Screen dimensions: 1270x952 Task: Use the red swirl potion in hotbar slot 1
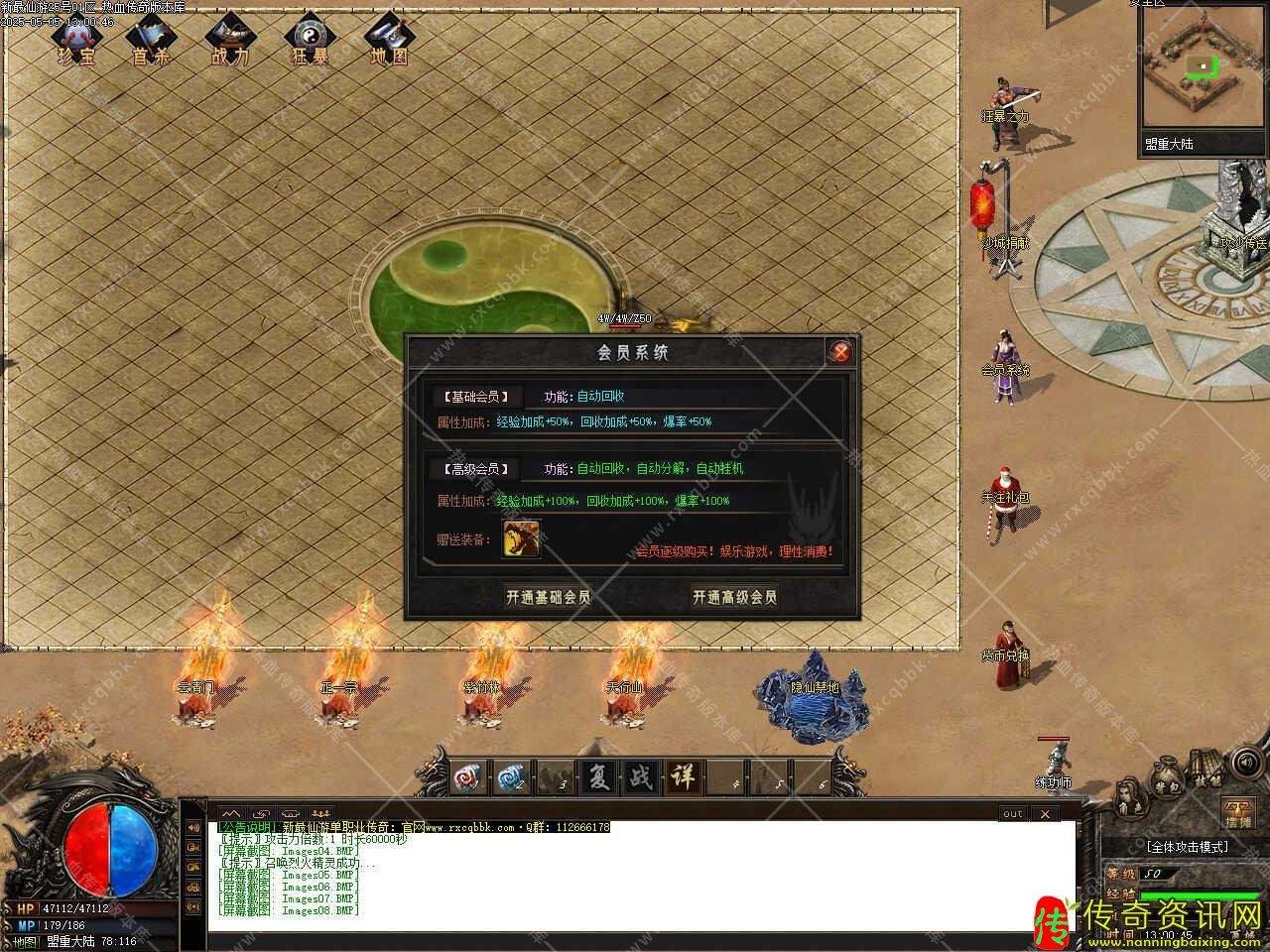(x=468, y=778)
